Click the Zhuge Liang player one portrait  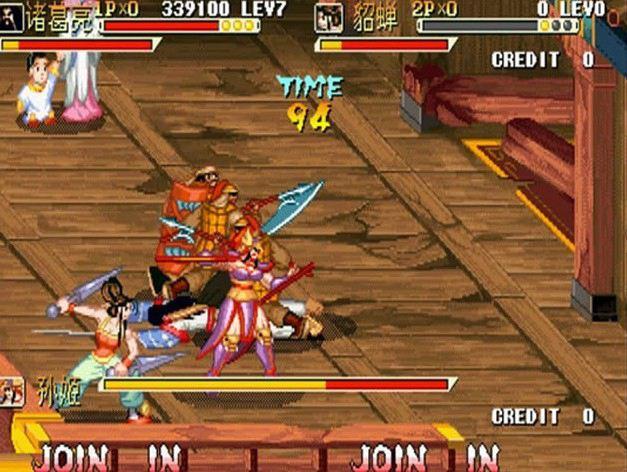pos(12,17)
